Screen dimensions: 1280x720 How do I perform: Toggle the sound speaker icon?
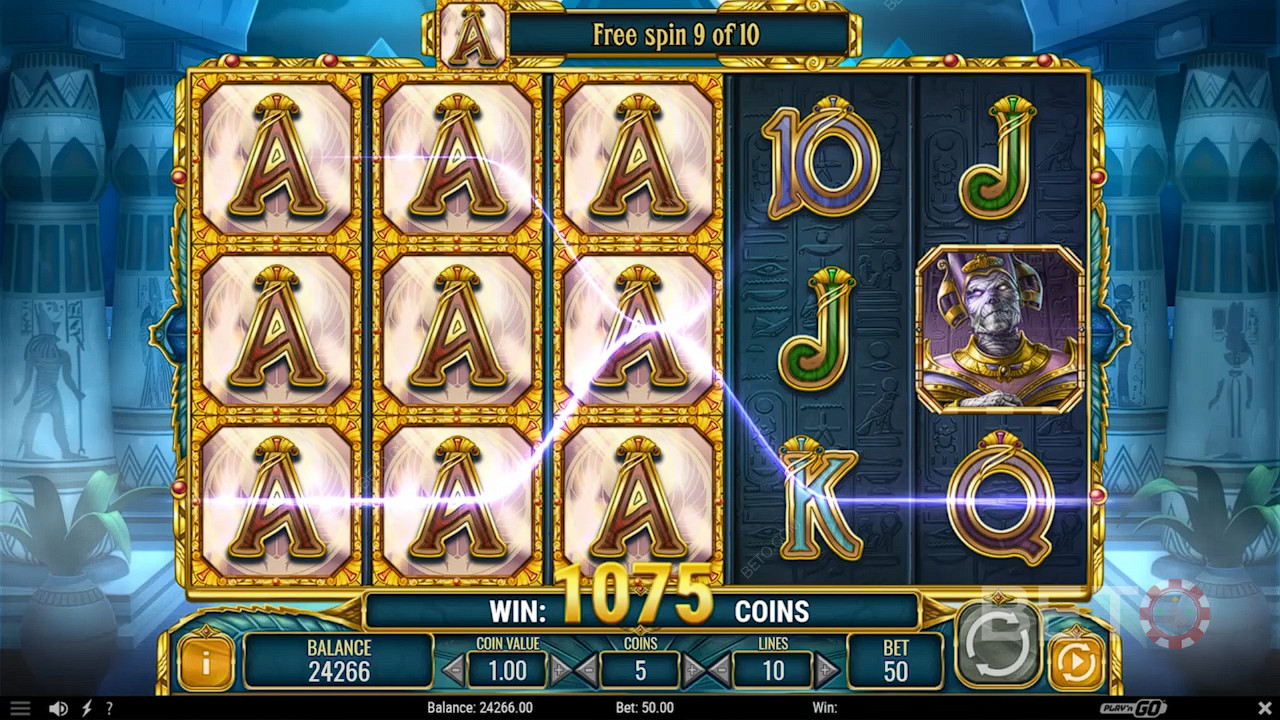click(58, 708)
